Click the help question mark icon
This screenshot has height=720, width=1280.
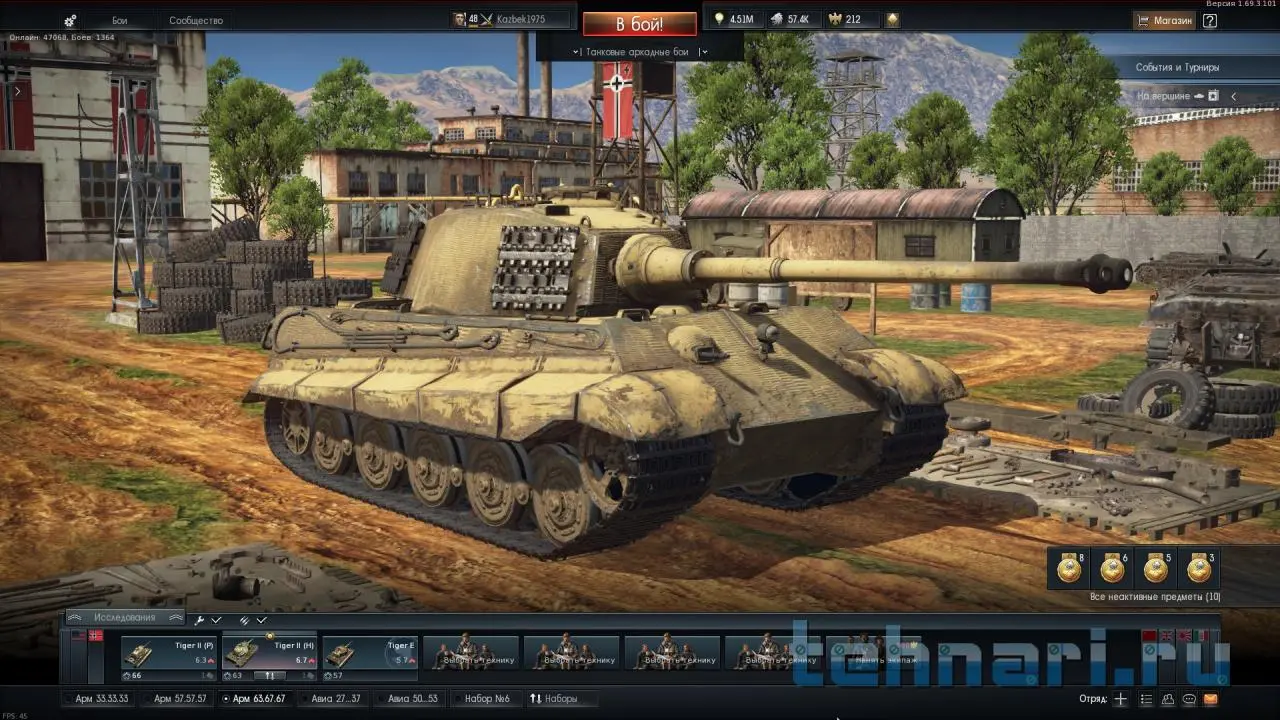1210,20
